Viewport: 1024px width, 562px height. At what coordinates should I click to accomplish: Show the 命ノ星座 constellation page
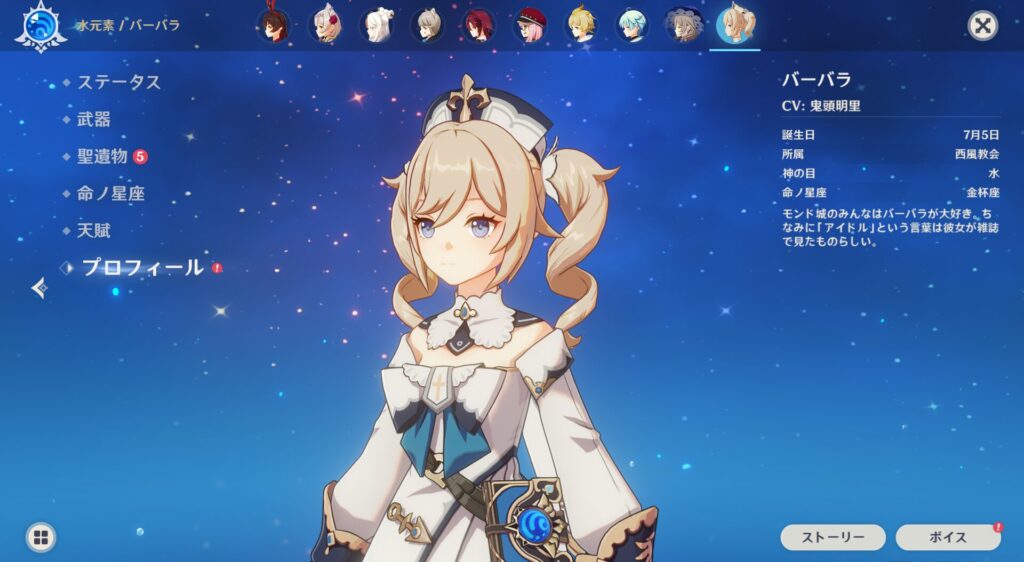coord(111,193)
